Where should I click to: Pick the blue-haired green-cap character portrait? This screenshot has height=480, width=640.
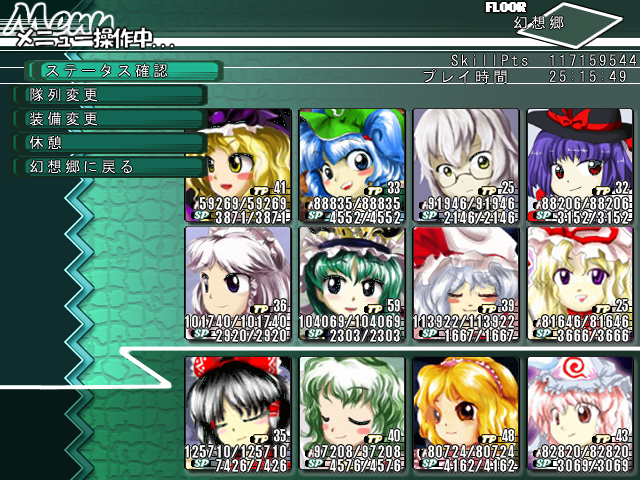click(351, 160)
